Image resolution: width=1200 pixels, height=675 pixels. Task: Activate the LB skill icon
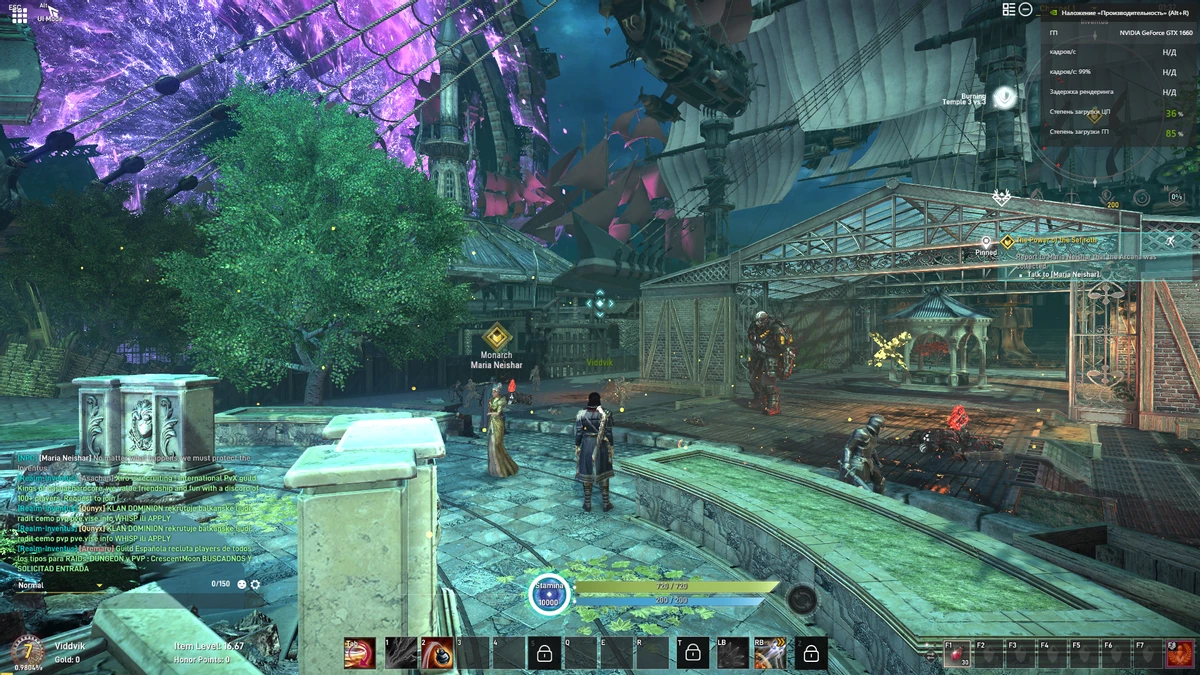click(x=733, y=653)
